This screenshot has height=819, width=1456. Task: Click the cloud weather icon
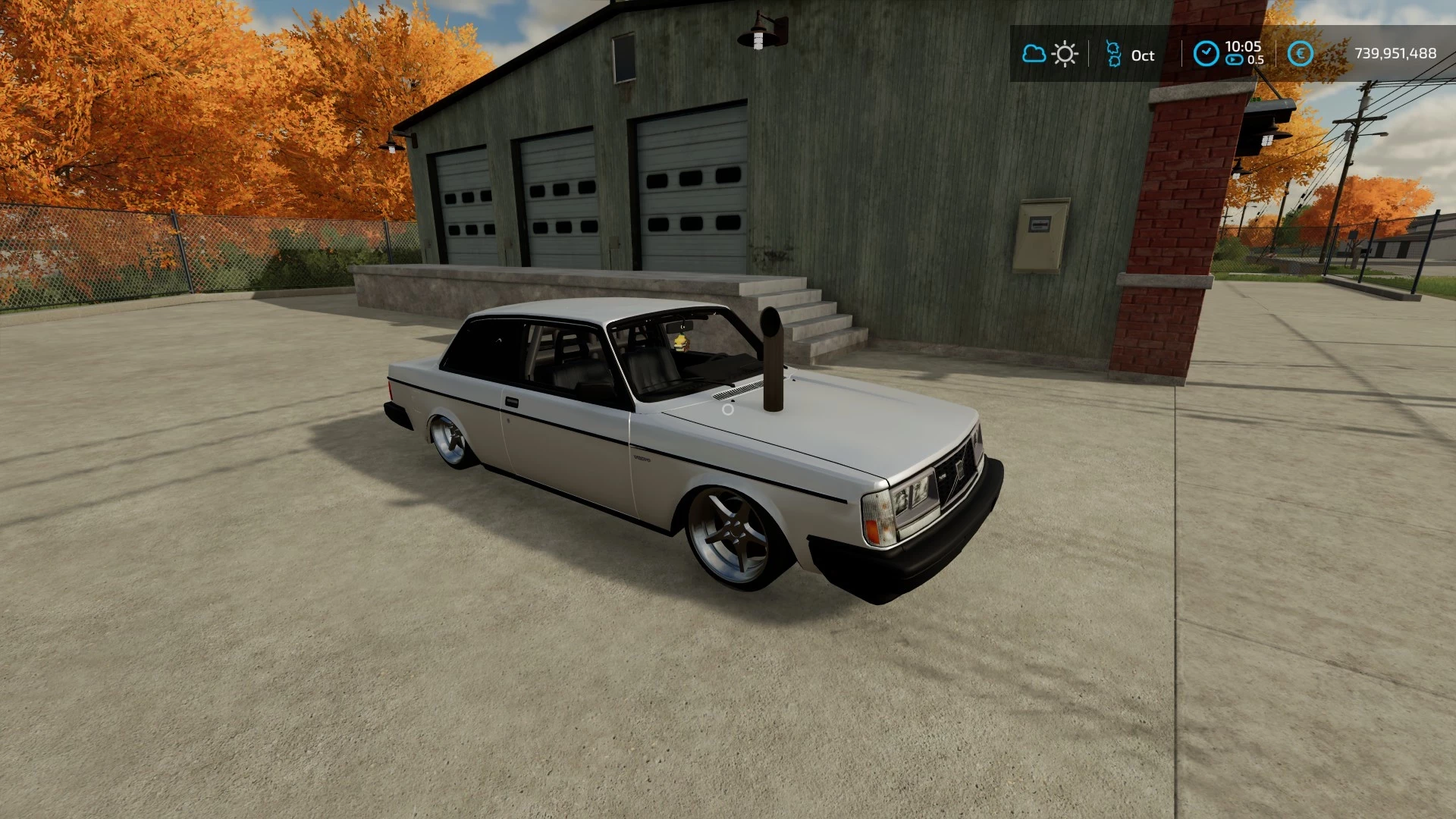click(1034, 53)
